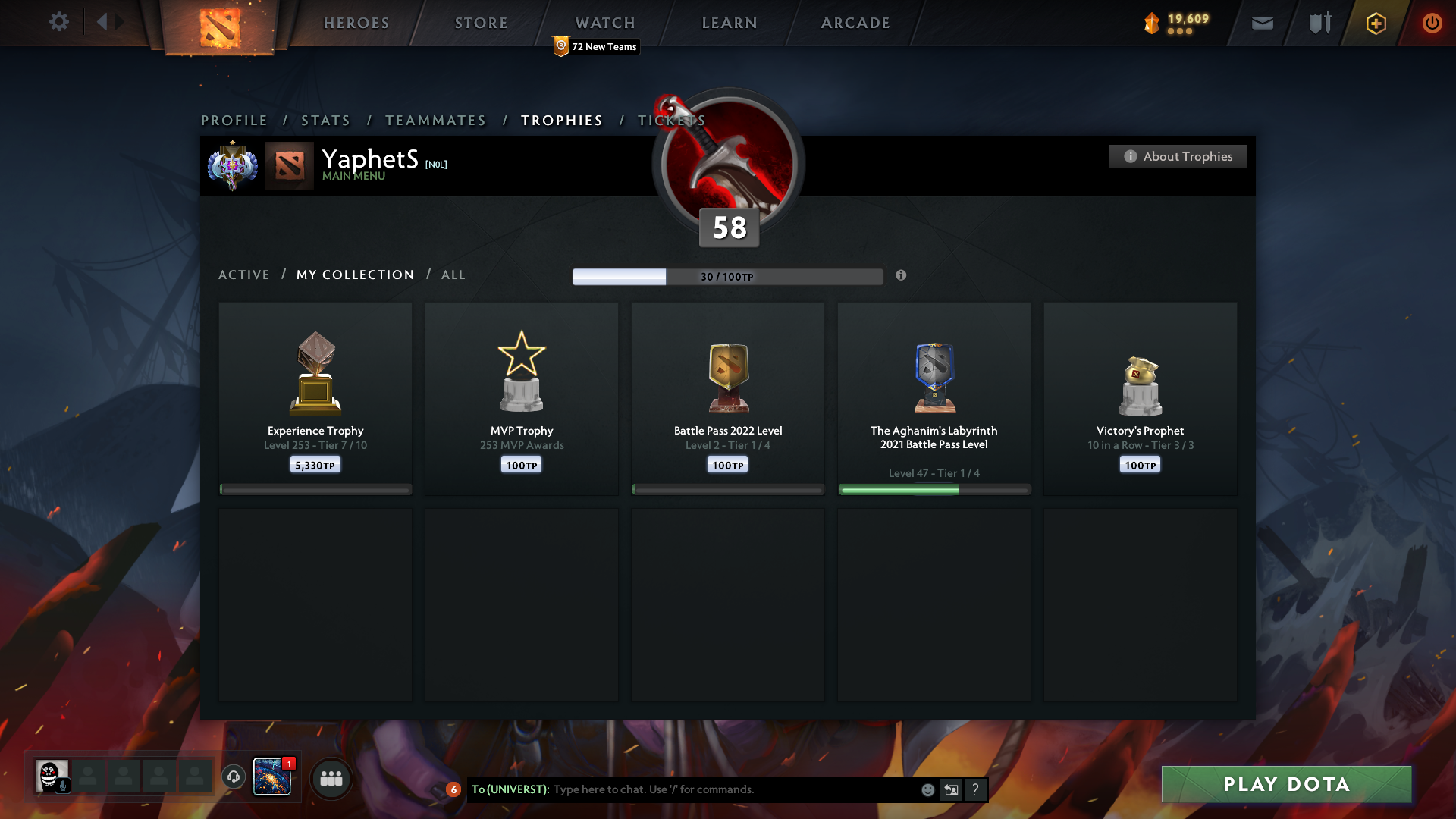The width and height of the screenshot is (1456, 819).
Task: Click the gold plus hexagon store icon
Action: 1376,23
